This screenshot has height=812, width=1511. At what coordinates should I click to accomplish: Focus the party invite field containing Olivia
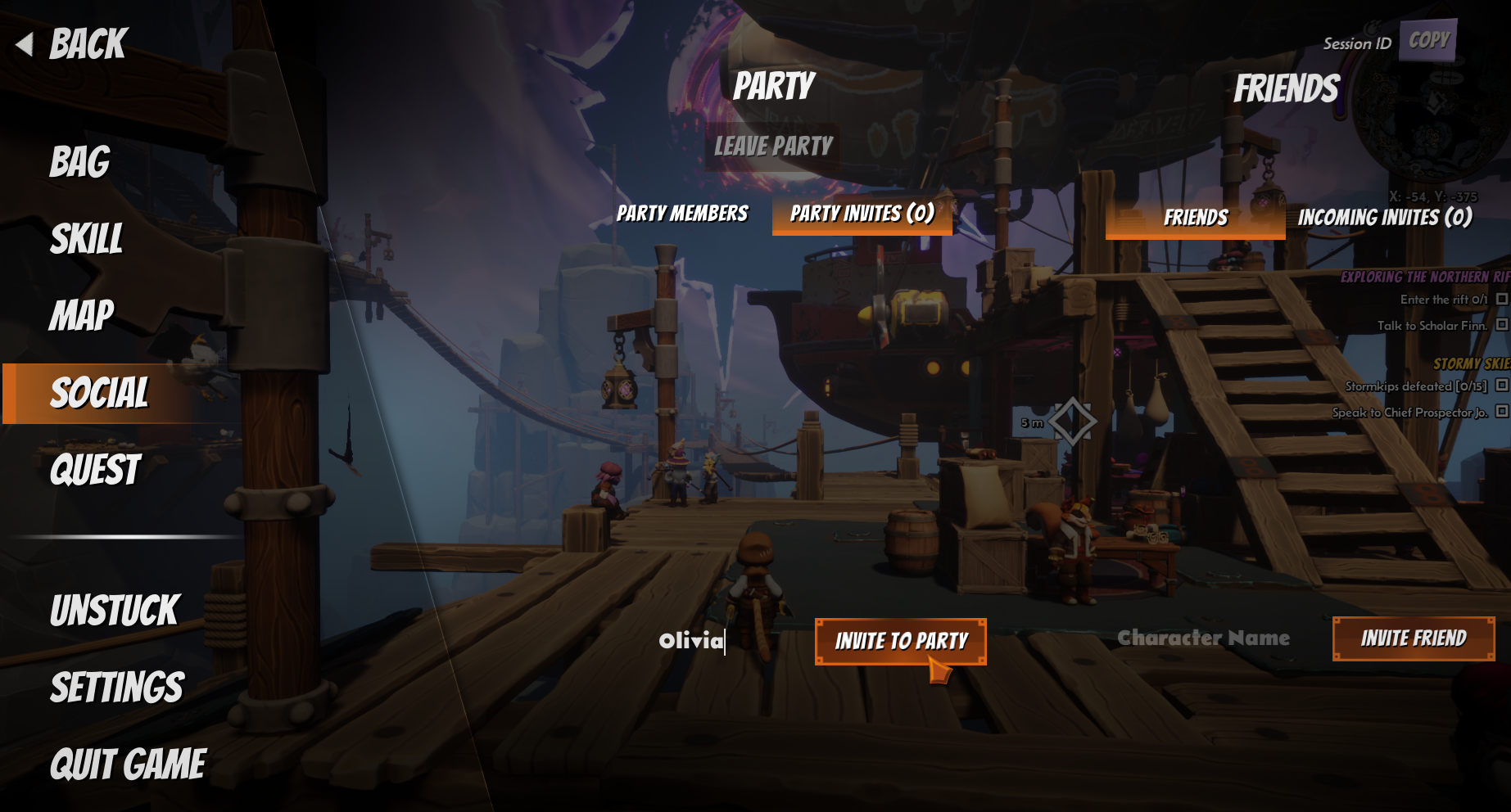692,640
